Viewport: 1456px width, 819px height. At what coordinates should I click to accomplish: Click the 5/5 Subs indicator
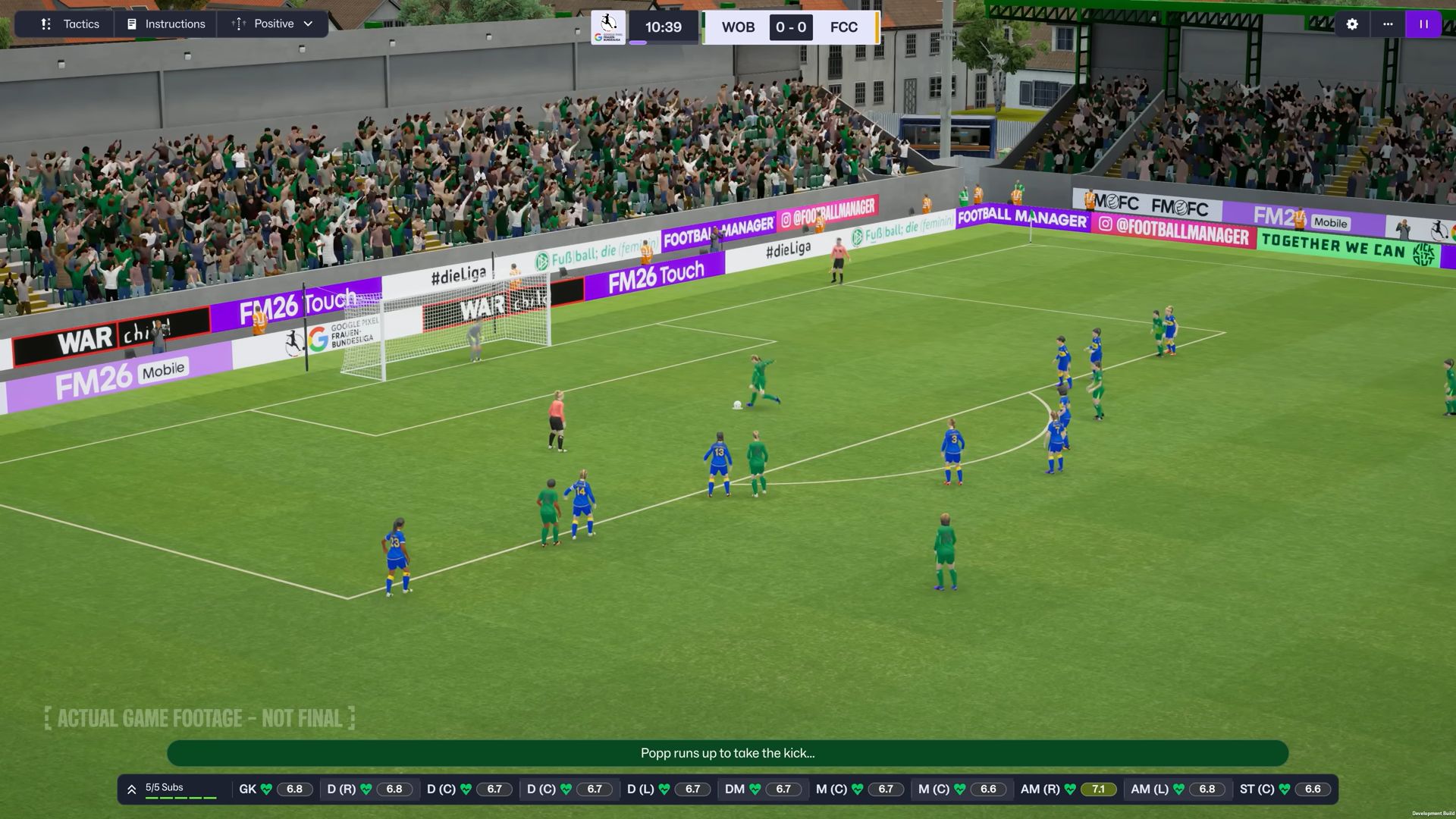coord(164,787)
